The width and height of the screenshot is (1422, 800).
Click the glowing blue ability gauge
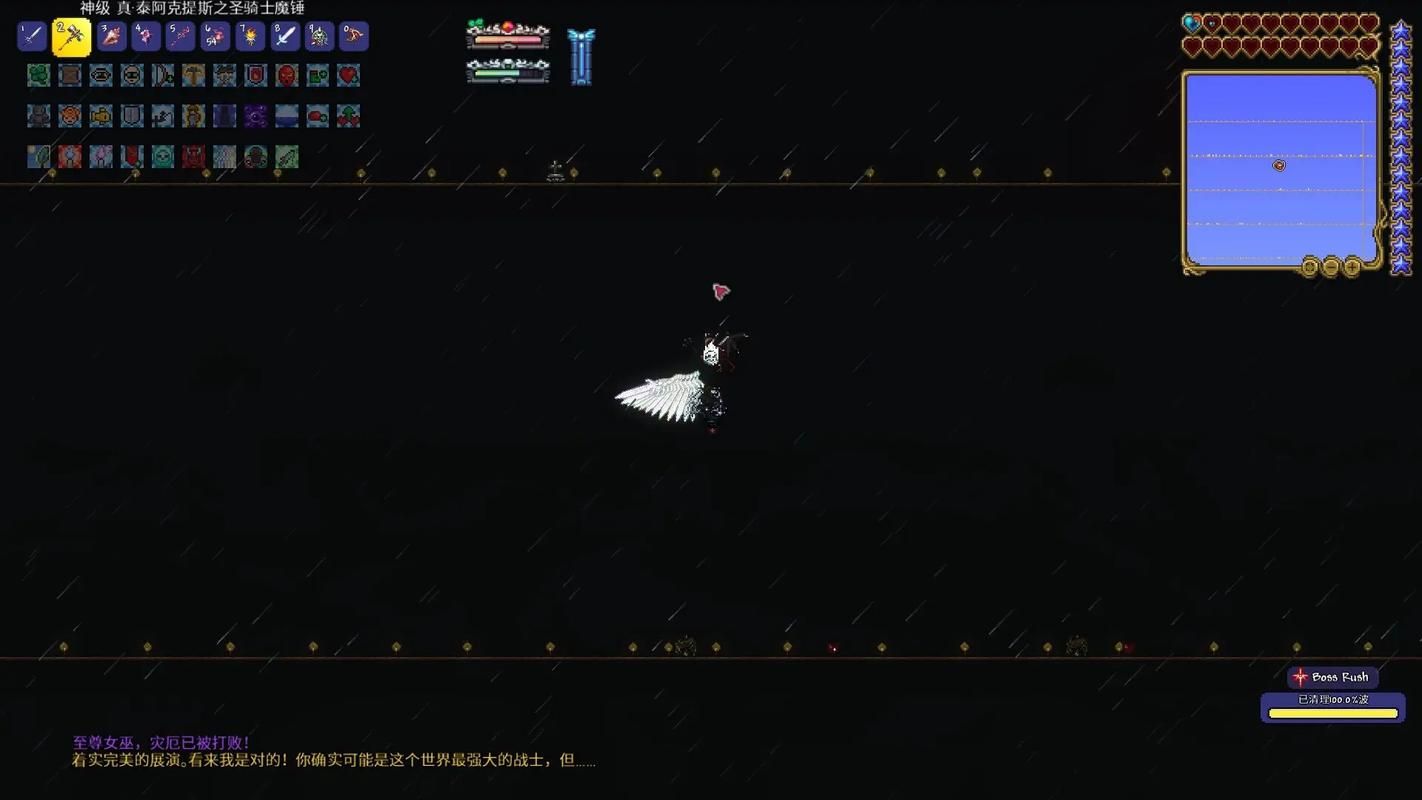coord(582,55)
